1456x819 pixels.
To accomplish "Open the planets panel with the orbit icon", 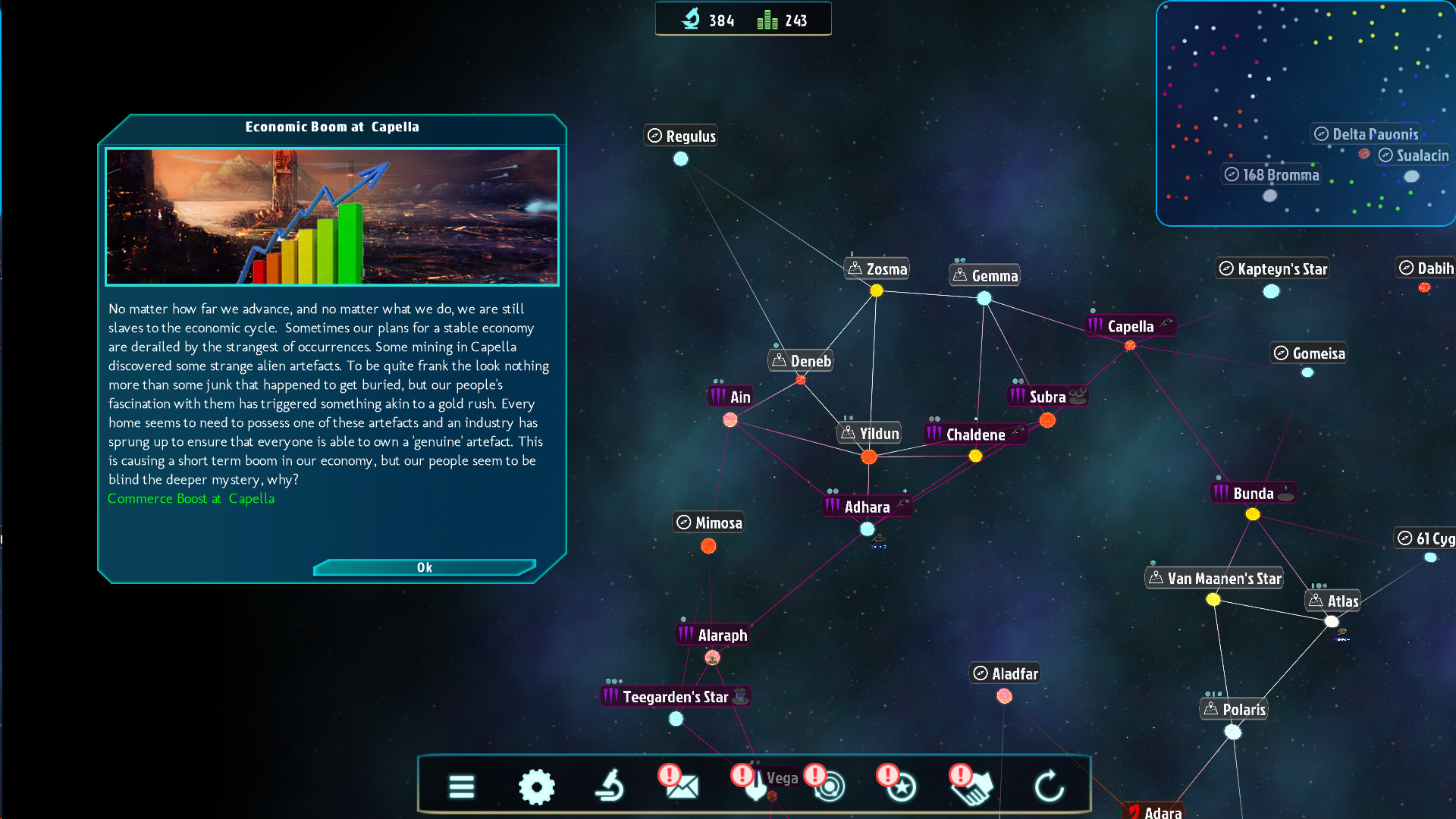I will (x=829, y=787).
